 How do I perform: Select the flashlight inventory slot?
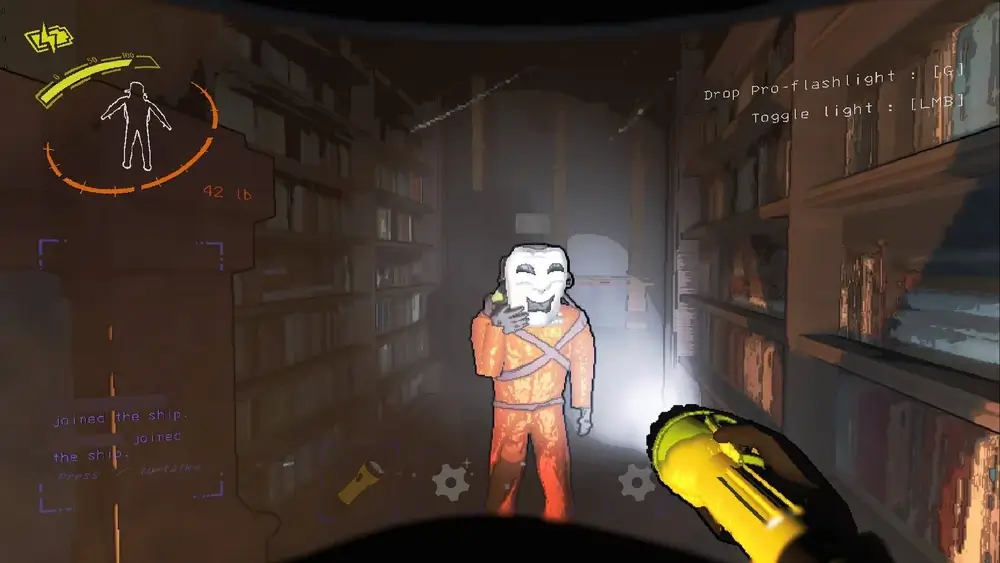coord(361,482)
